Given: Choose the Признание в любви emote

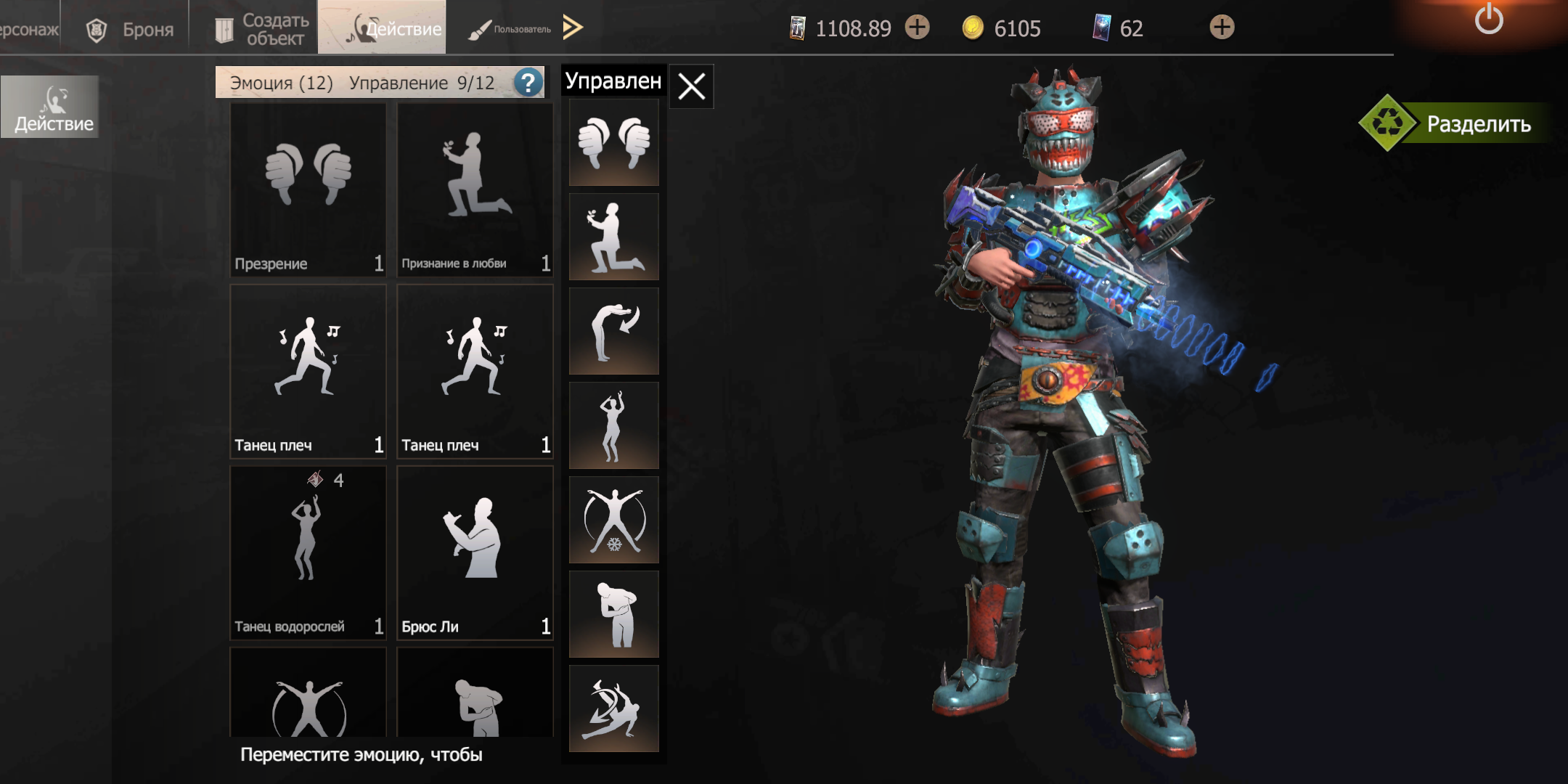Looking at the screenshot, I should click(475, 190).
